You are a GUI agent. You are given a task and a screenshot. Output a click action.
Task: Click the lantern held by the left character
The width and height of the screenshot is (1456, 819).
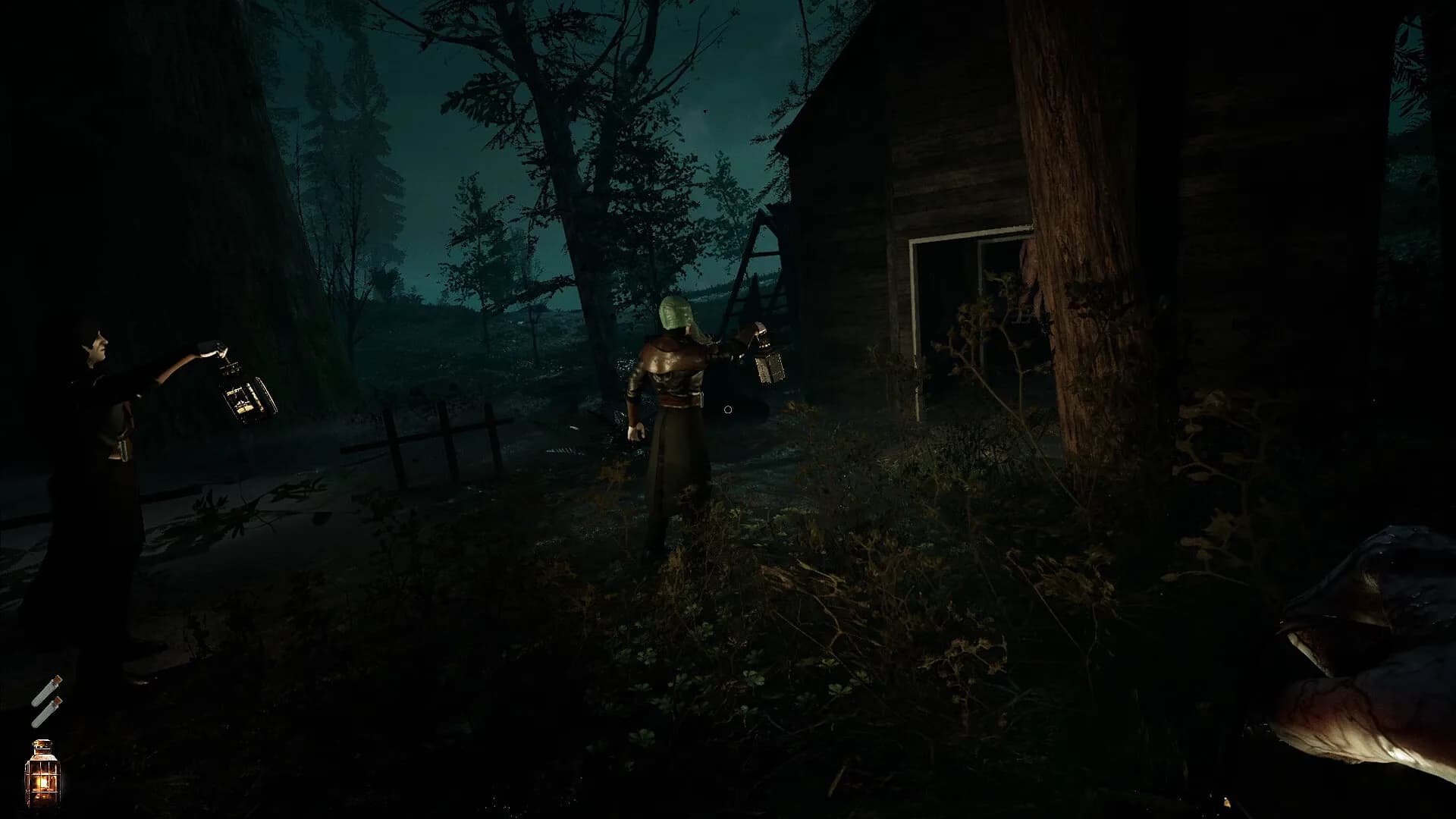[244, 398]
